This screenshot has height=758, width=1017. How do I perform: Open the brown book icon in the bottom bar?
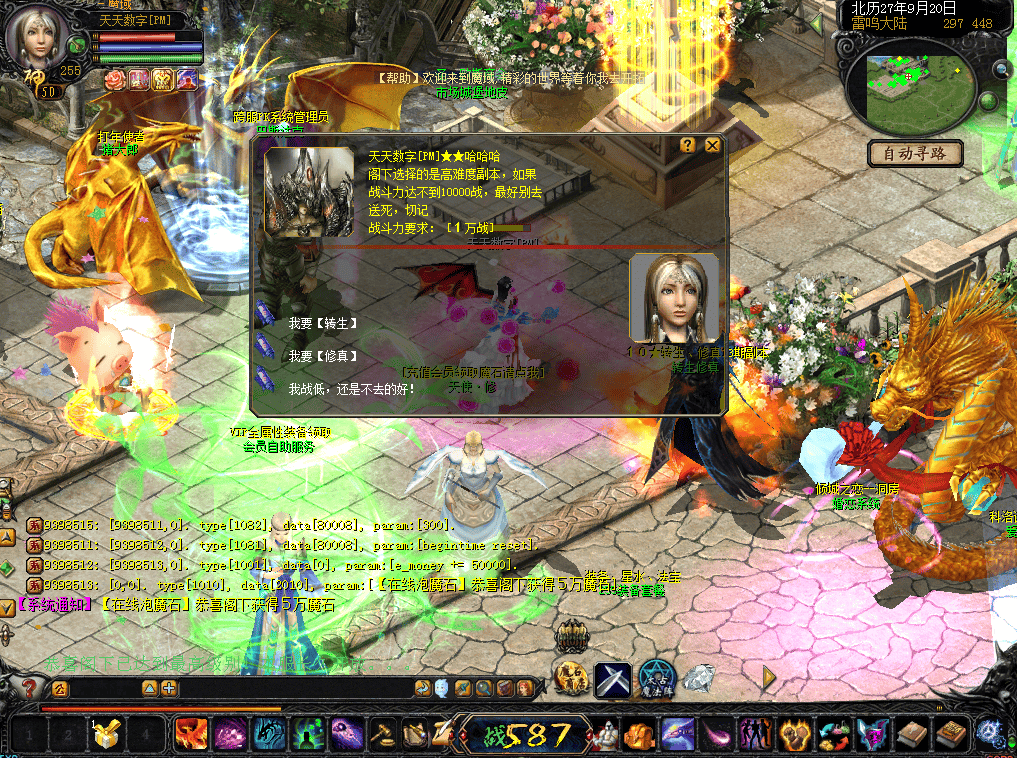point(912,736)
